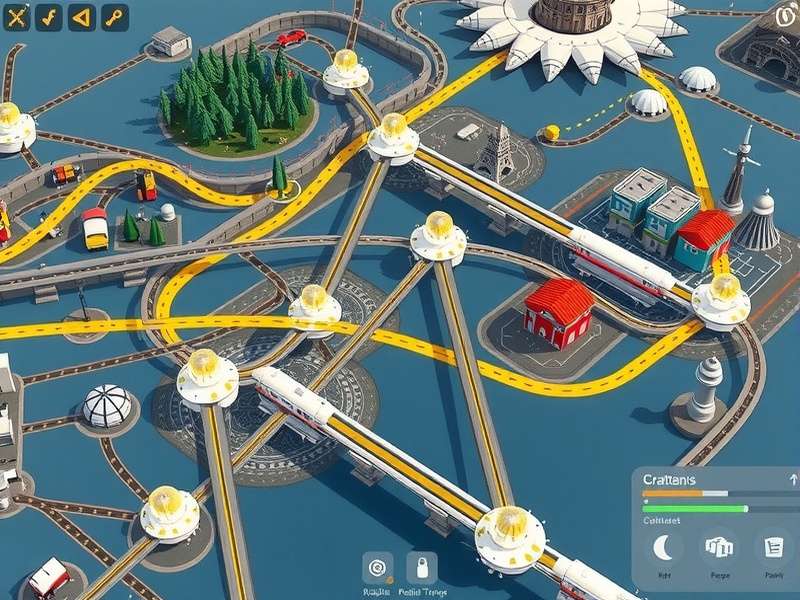Open the buildings icon in the panel
Viewport: 800px width, 600px height.
coord(719,547)
